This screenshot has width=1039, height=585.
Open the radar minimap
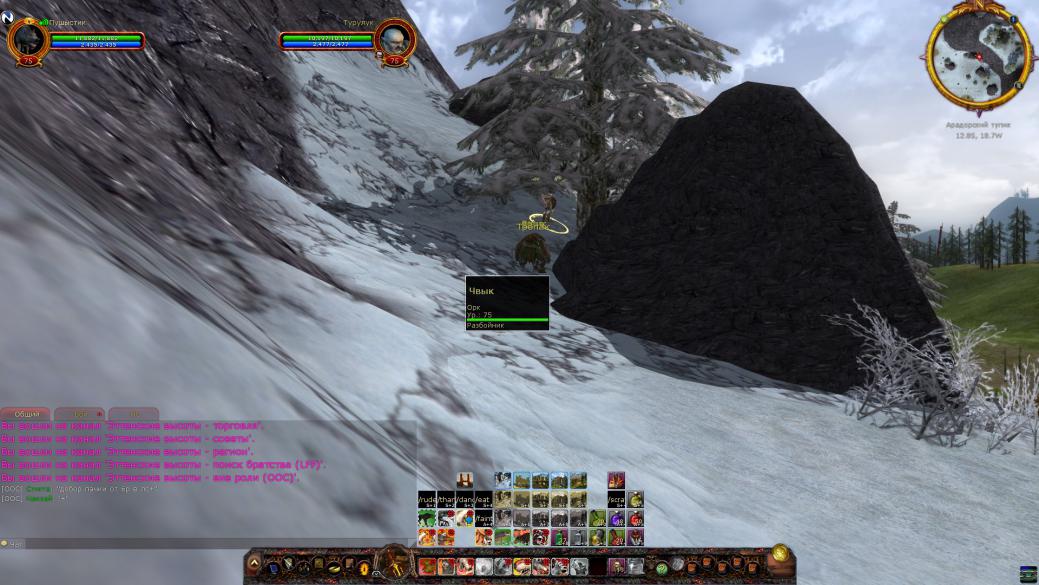[x=978, y=60]
